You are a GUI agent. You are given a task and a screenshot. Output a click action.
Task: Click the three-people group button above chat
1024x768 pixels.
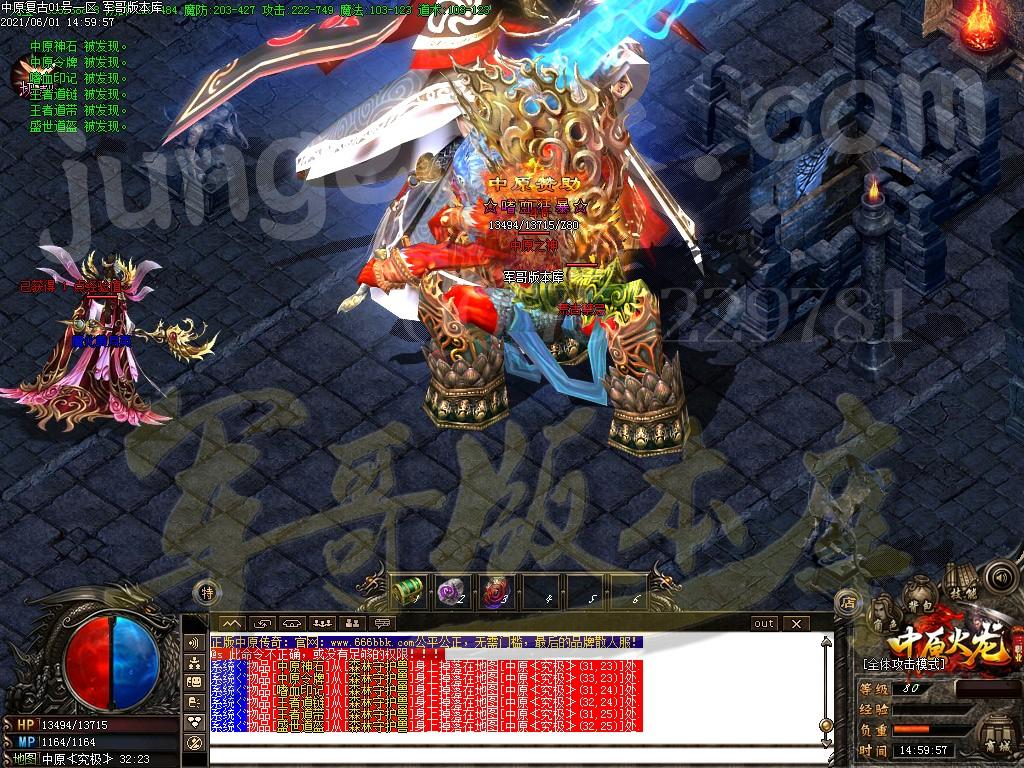click(321, 624)
